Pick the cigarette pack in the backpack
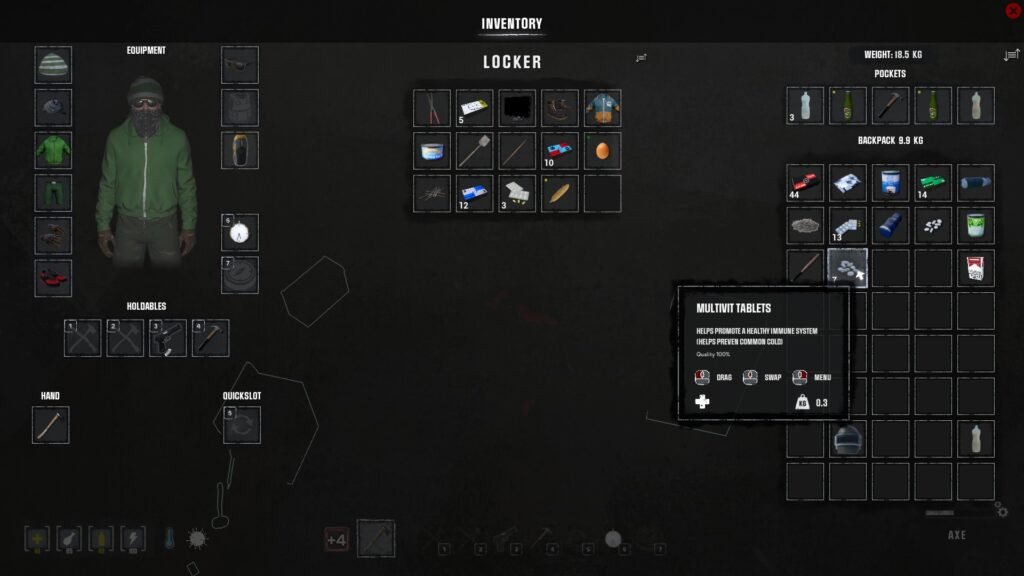 pos(975,268)
